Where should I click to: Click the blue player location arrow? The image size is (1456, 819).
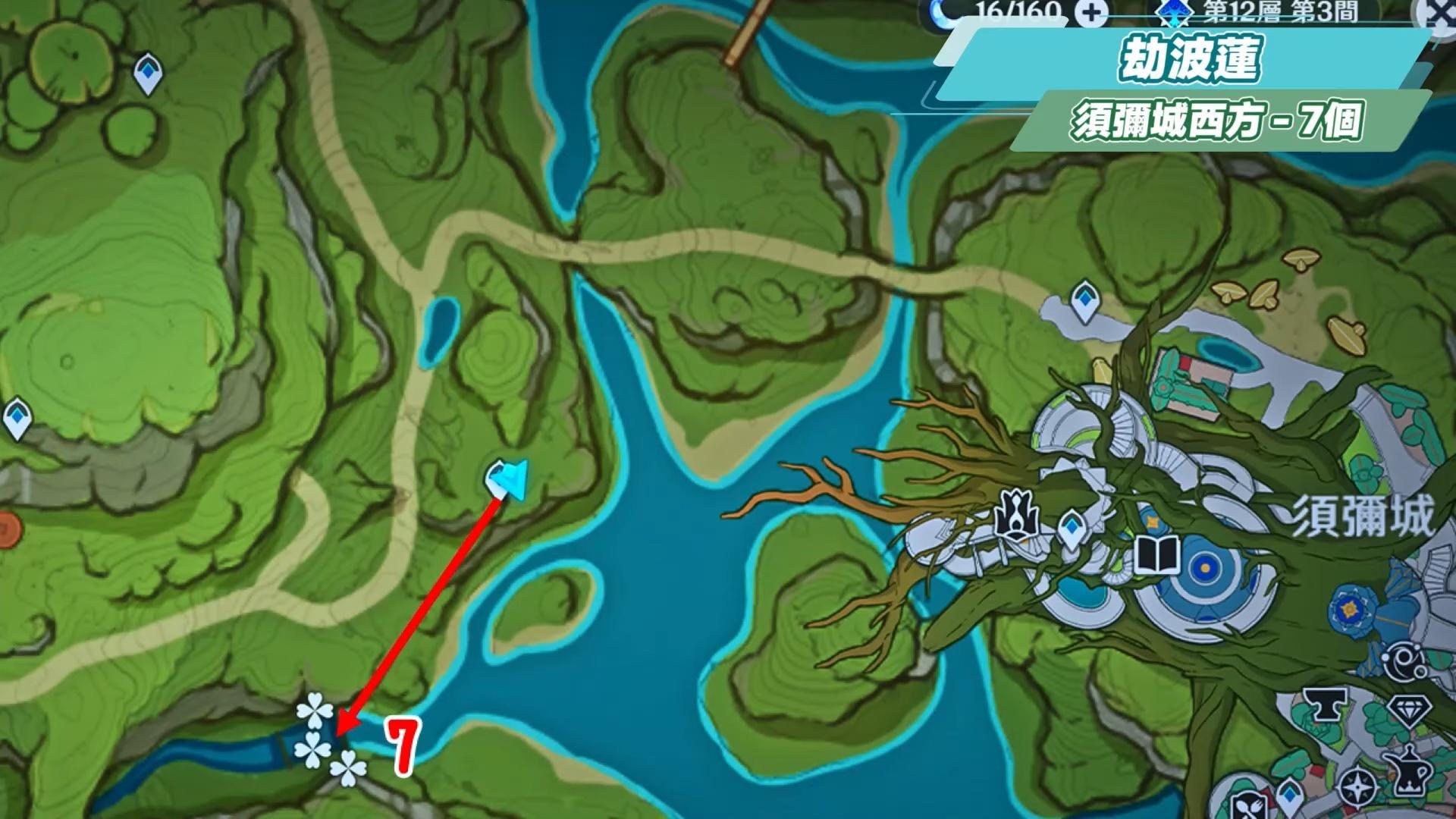point(507,479)
